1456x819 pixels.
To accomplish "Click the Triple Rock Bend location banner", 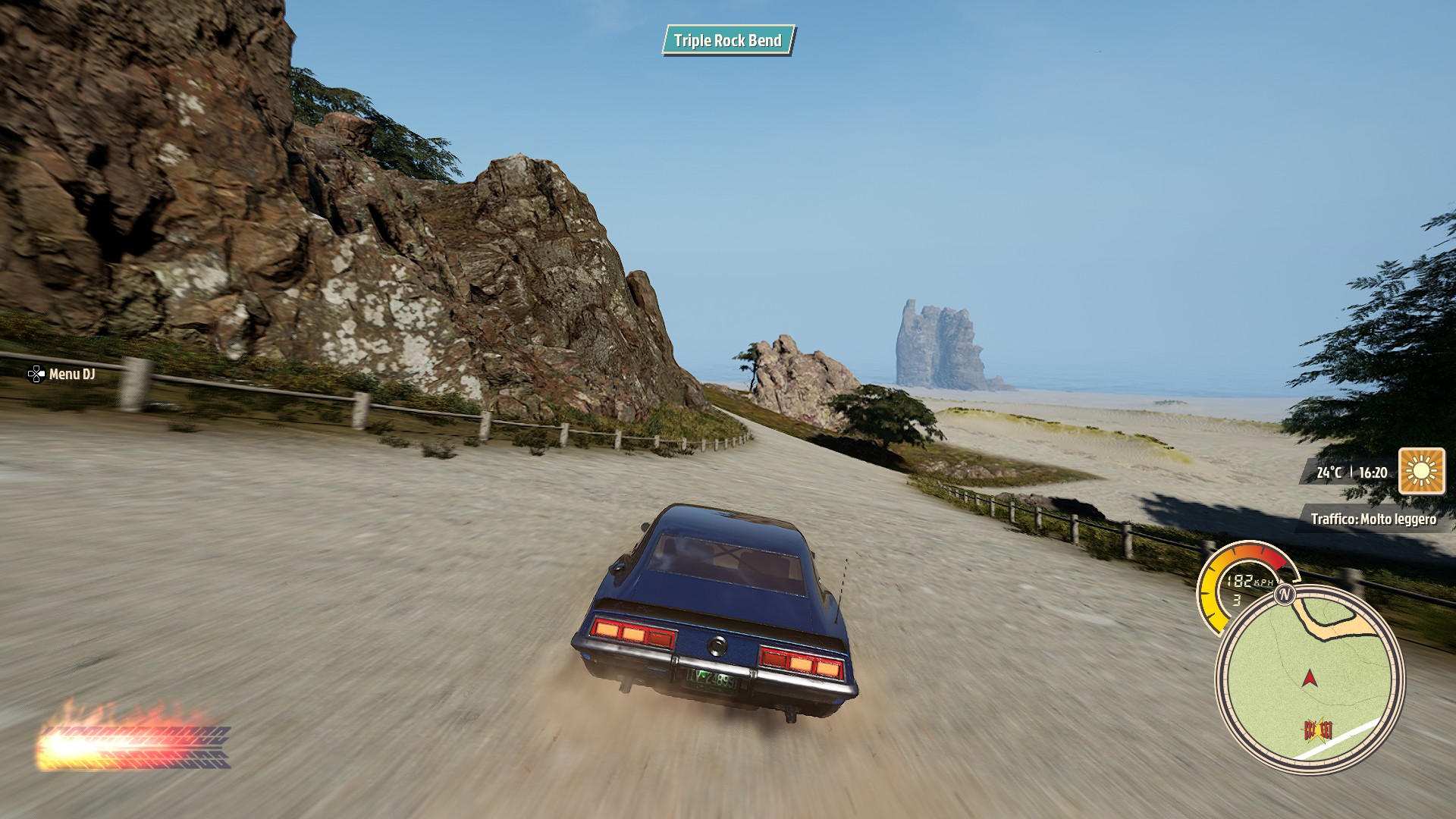I will click(728, 41).
